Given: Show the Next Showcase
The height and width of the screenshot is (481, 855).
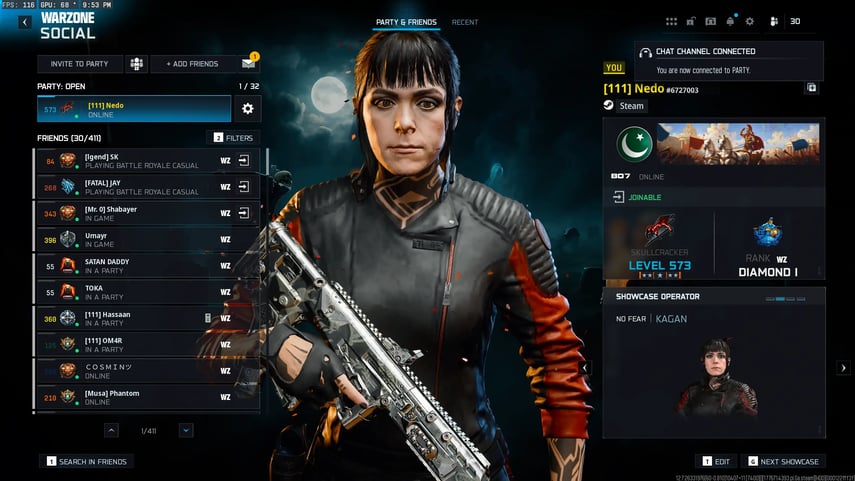Looking at the screenshot, I should [x=784, y=462].
